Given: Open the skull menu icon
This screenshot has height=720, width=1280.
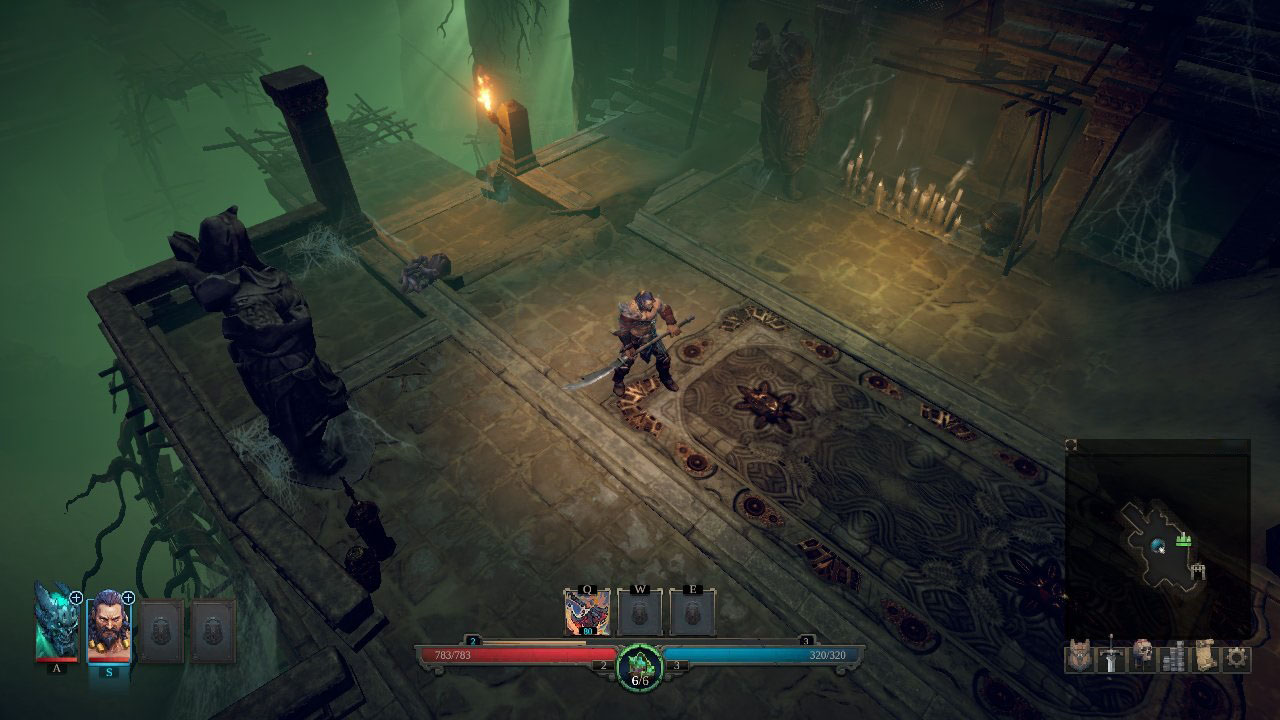Looking at the screenshot, I should click(x=1143, y=657).
